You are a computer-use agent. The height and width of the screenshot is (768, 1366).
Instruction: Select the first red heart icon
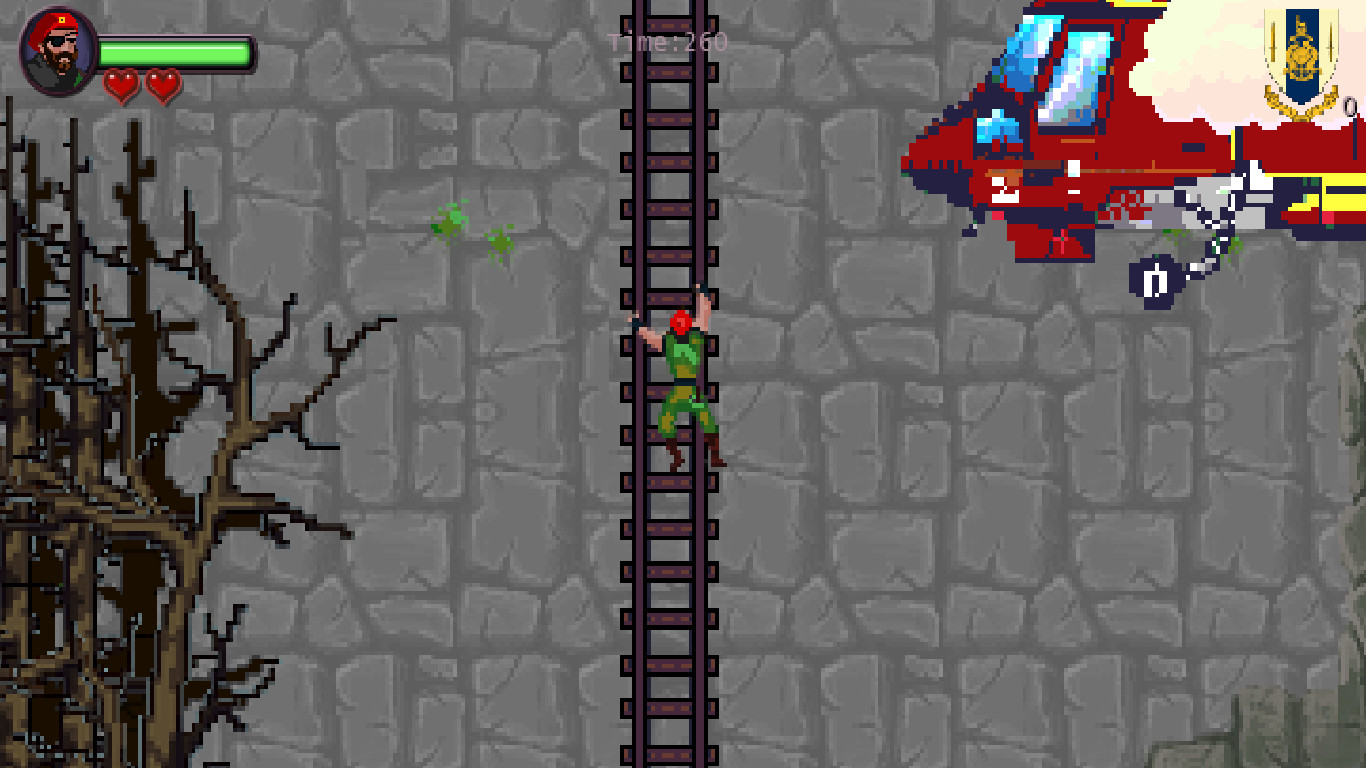[x=121, y=83]
